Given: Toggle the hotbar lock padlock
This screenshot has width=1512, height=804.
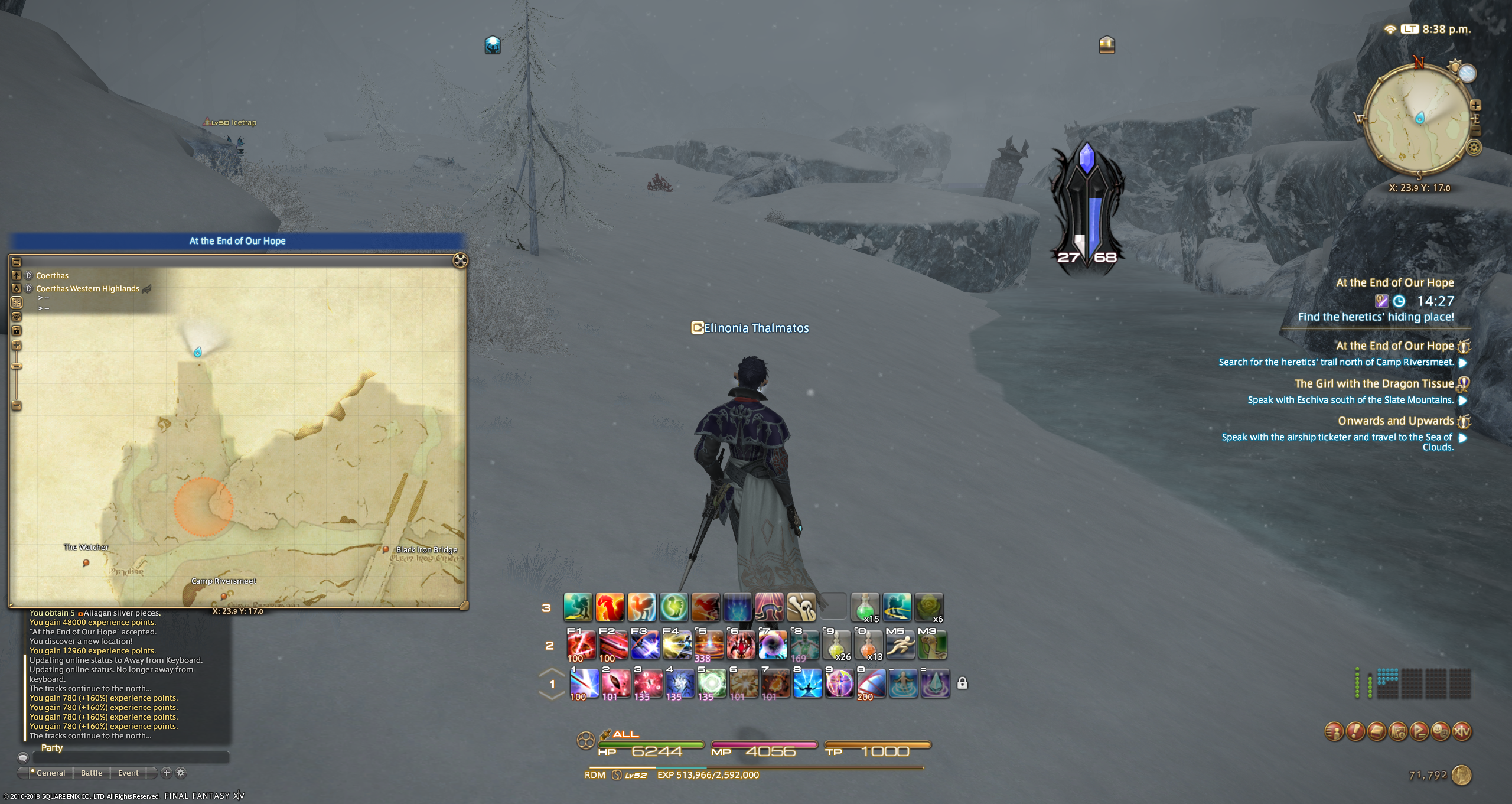Looking at the screenshot, I should pyautogui.click(x=962, y=683).
